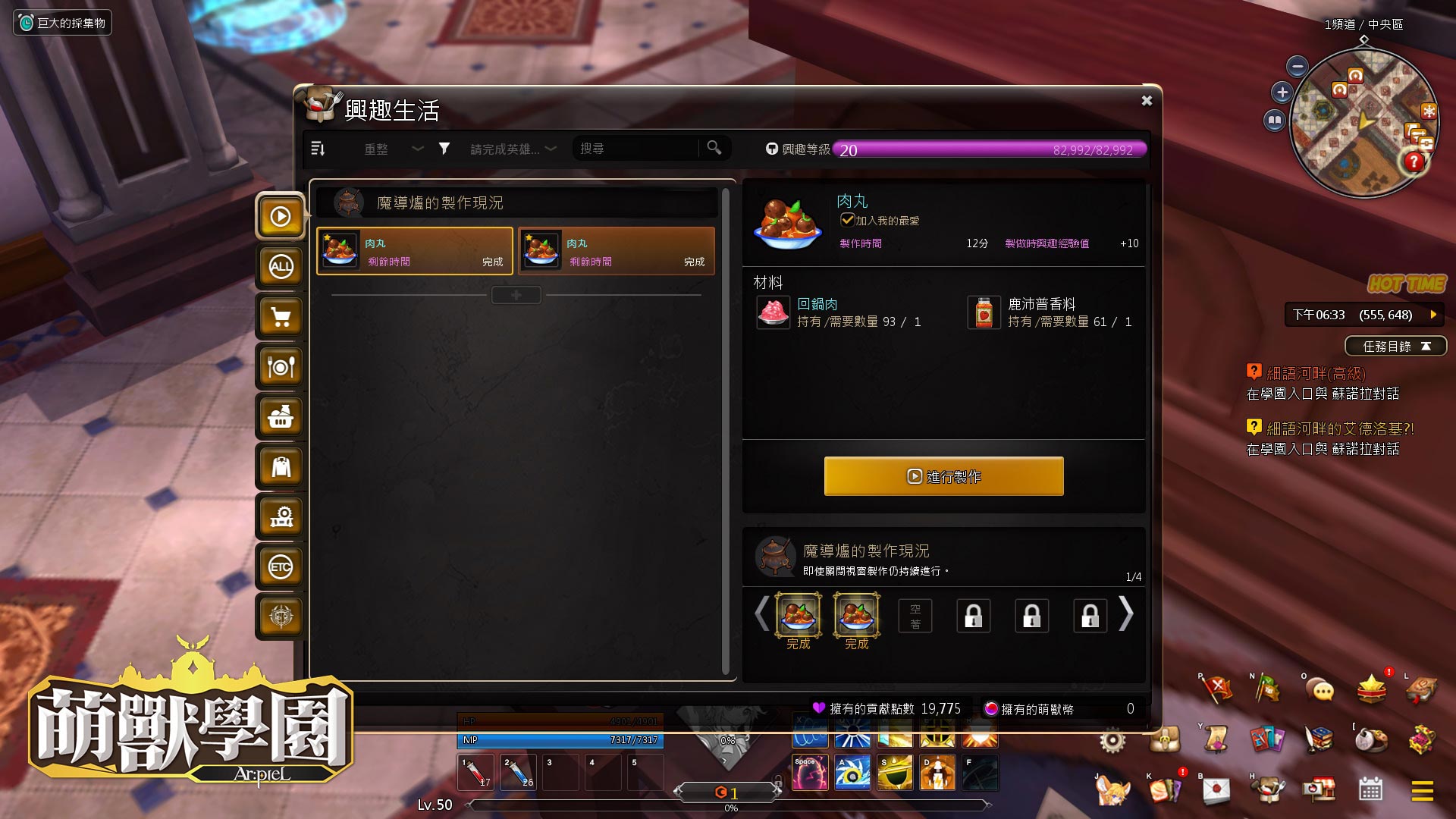Toggle the filter funnel next to 重整
Image resolution: width=1456 pixels, height=819 pixels.
tap(445, 149)
